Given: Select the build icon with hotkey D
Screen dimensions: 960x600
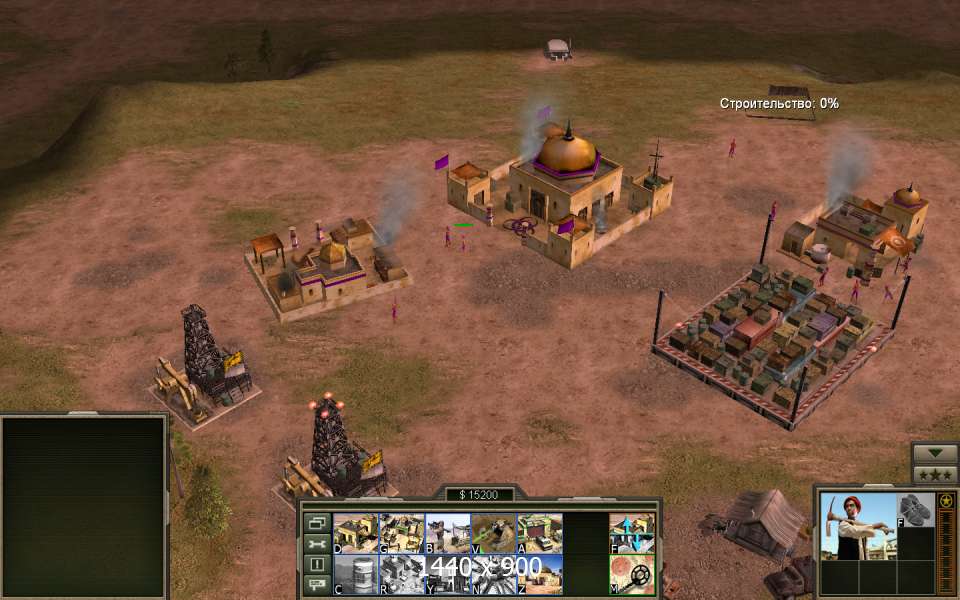Looking at the screenshot, I should click(355, 533).
